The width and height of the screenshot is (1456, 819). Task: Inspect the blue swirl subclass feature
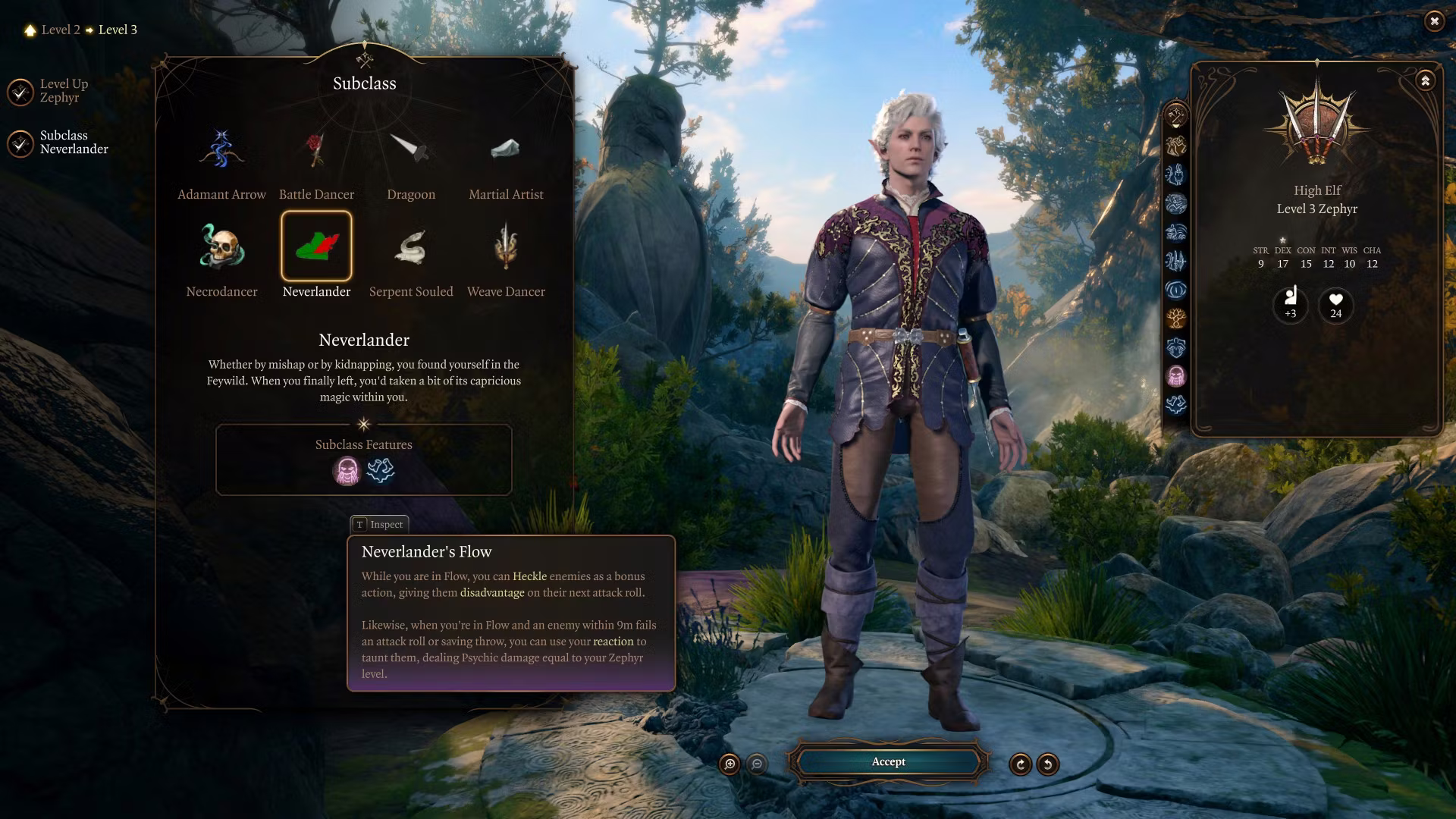381,471
